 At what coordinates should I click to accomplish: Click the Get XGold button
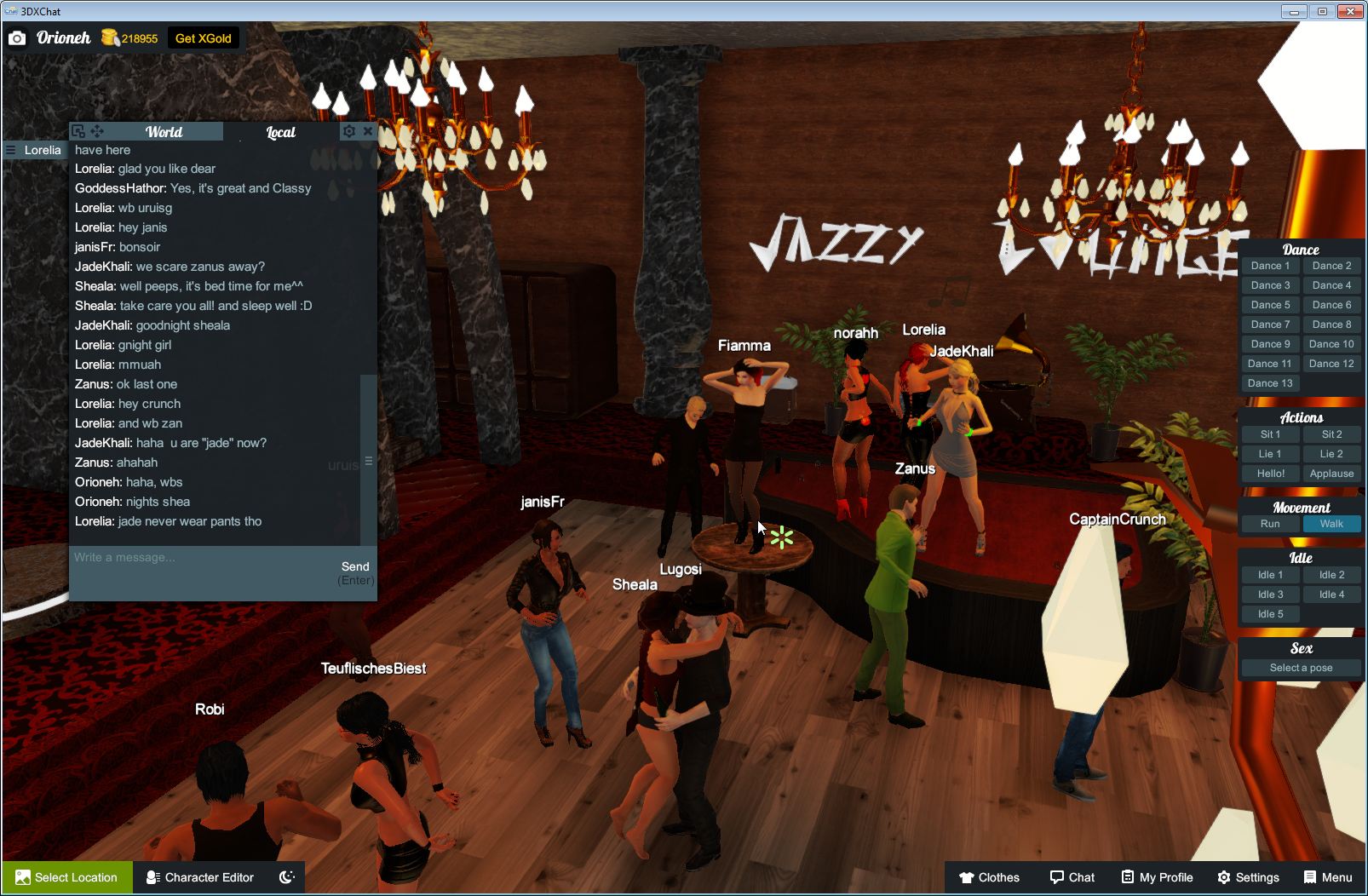tap(204, 37)
